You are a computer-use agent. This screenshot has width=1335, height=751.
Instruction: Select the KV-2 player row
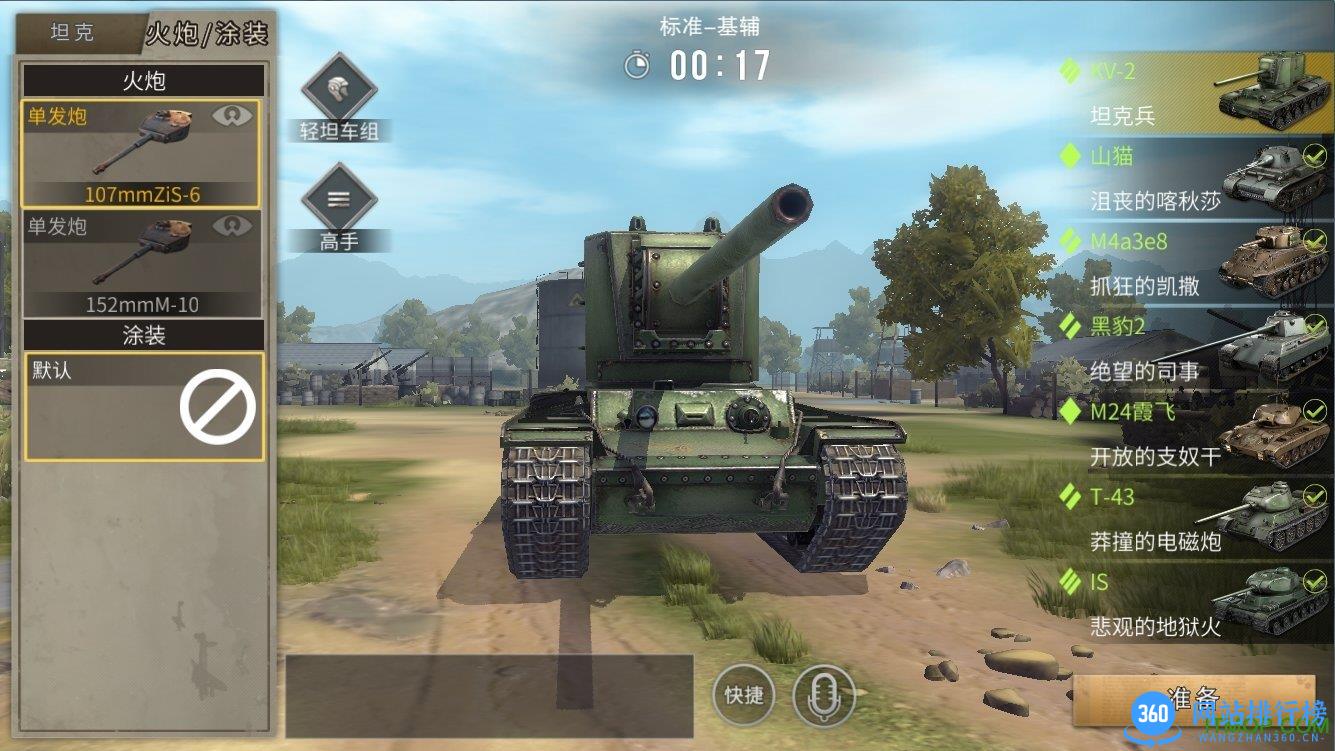[x=1195, y=93]
